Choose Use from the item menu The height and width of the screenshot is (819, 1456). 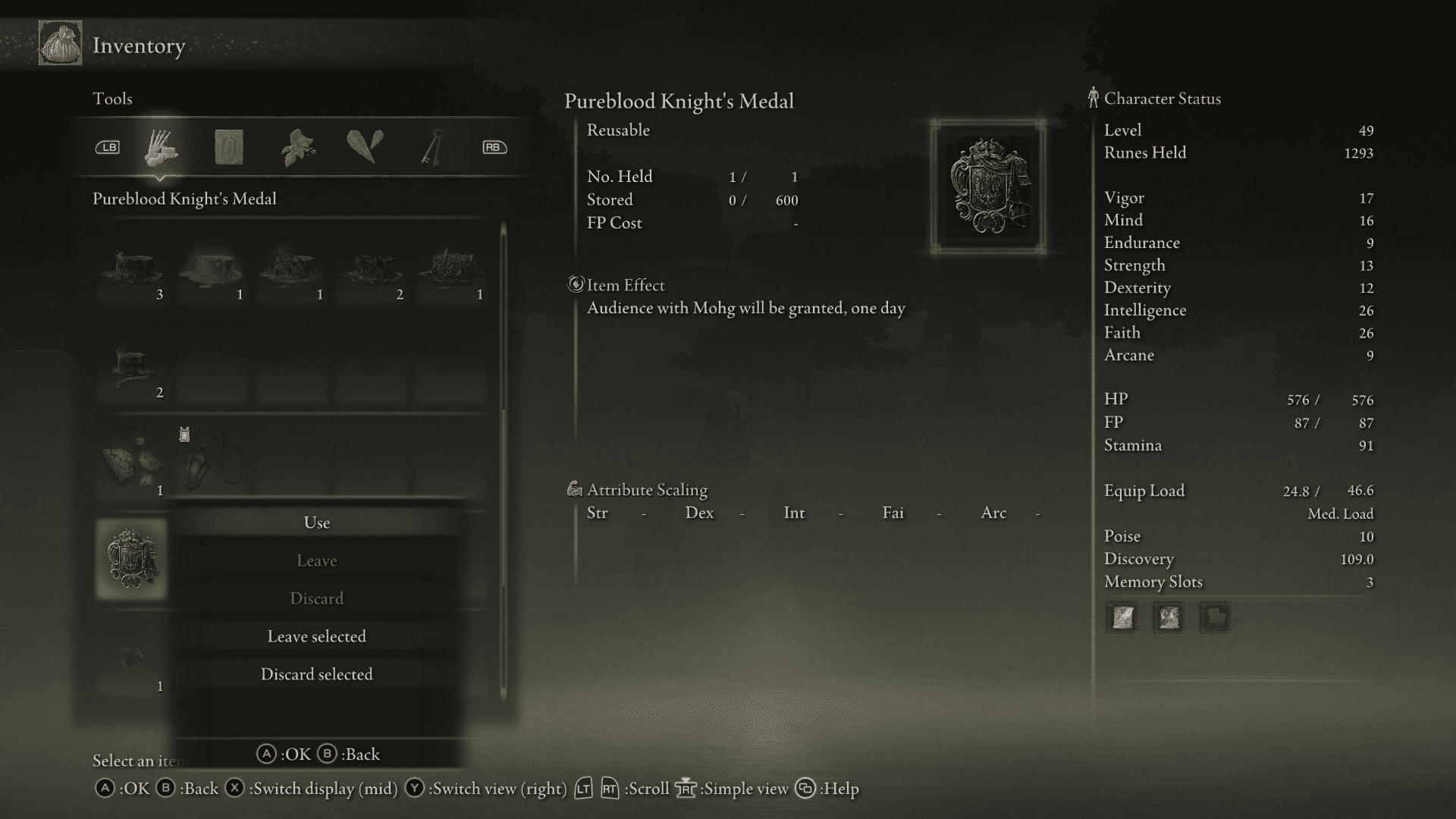(317, 522)
